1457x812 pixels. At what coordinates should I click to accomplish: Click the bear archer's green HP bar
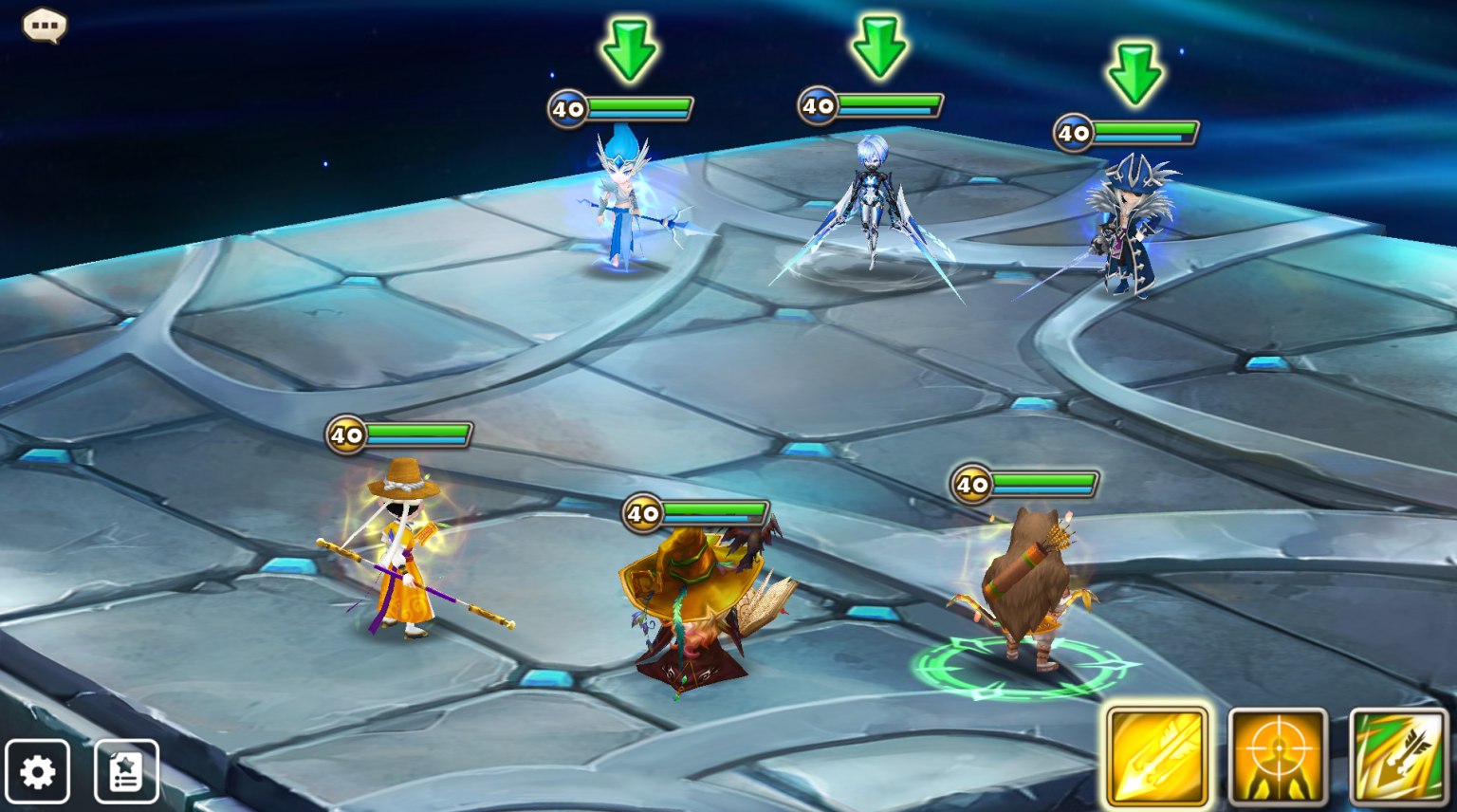coord(1043,482)
